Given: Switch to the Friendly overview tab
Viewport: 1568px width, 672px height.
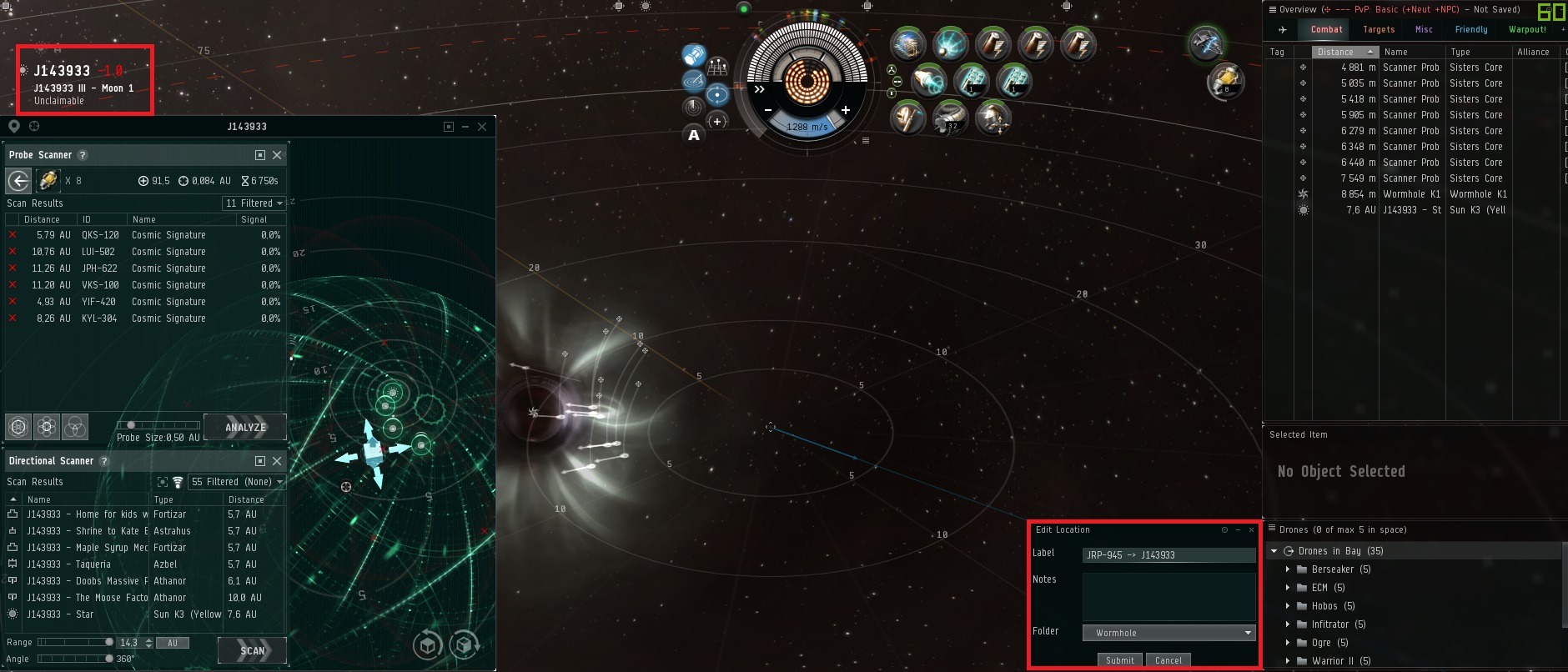Looking at the screenshot, I should [1470, 29].
